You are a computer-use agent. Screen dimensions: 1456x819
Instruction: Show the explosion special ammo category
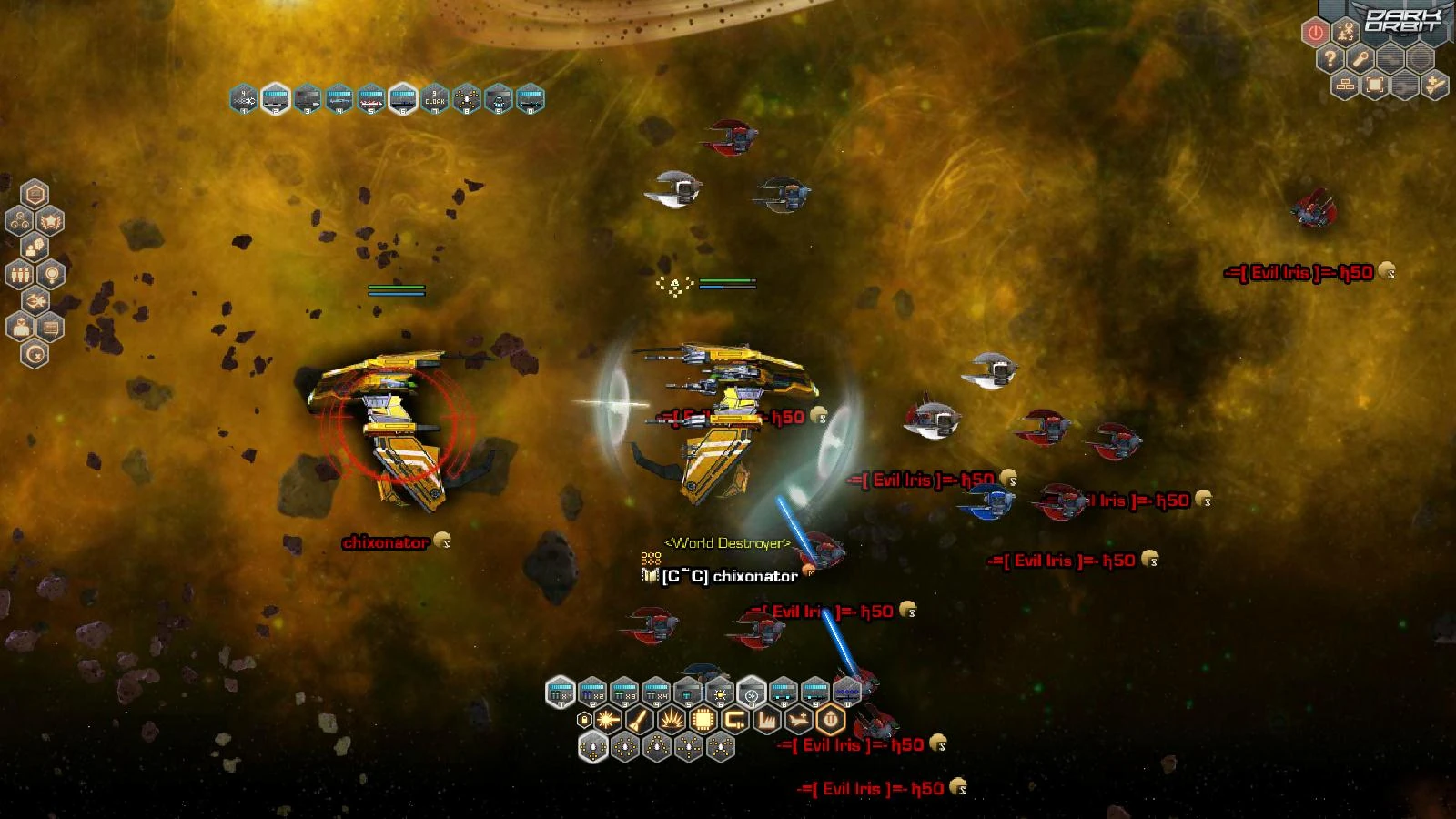[x=671, y=721]
